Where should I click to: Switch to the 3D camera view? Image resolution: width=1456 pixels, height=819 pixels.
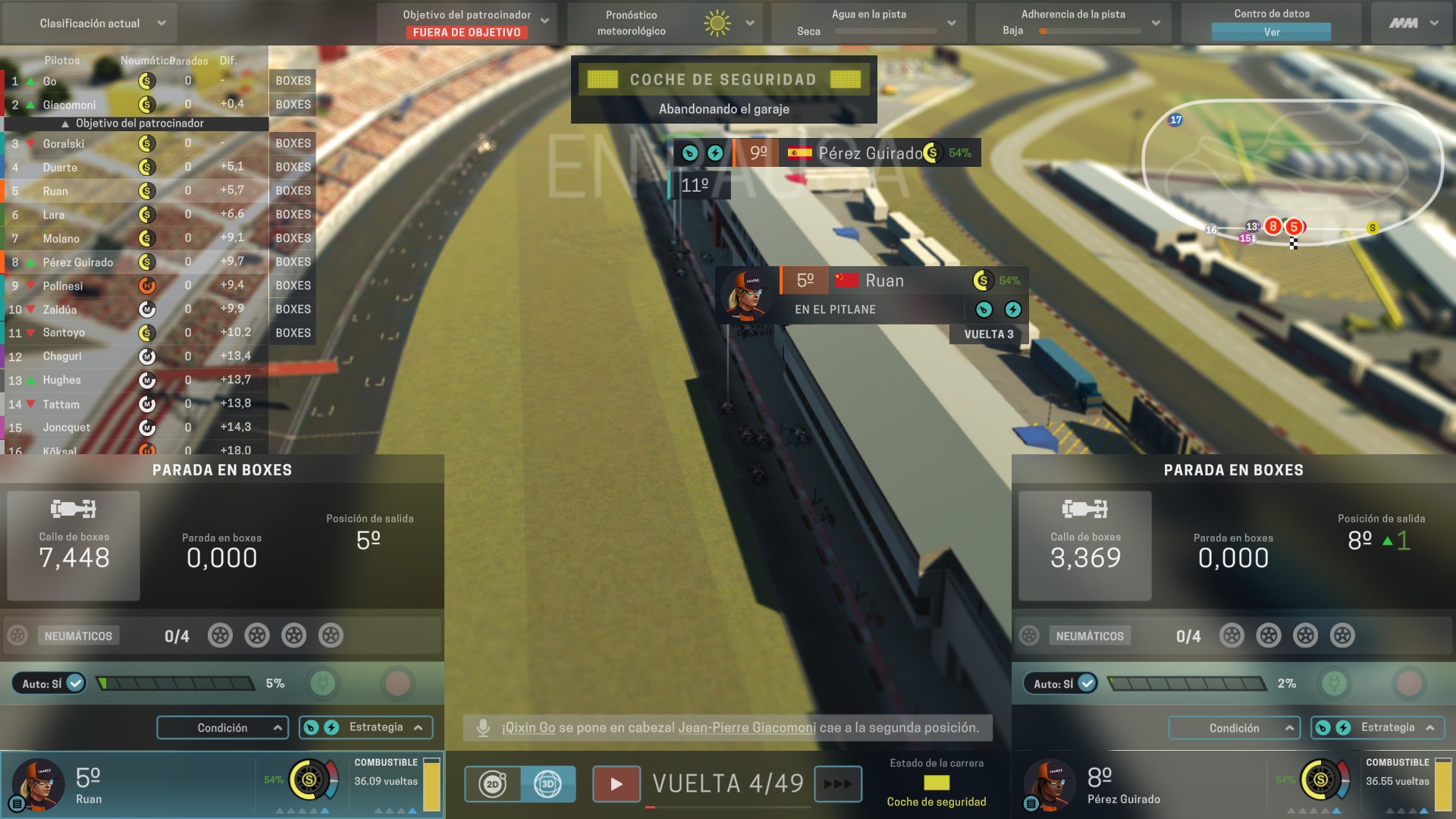(x=548, y=784)
